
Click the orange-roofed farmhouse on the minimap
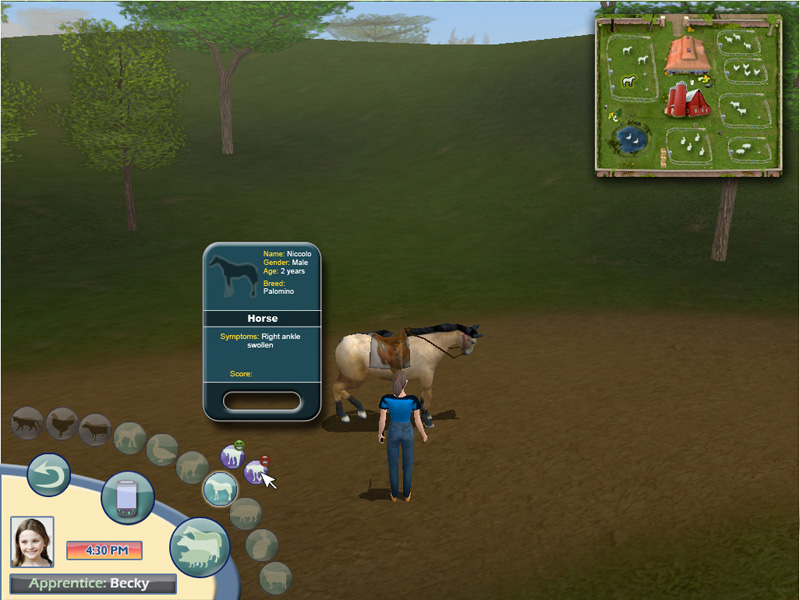point(687,54)
